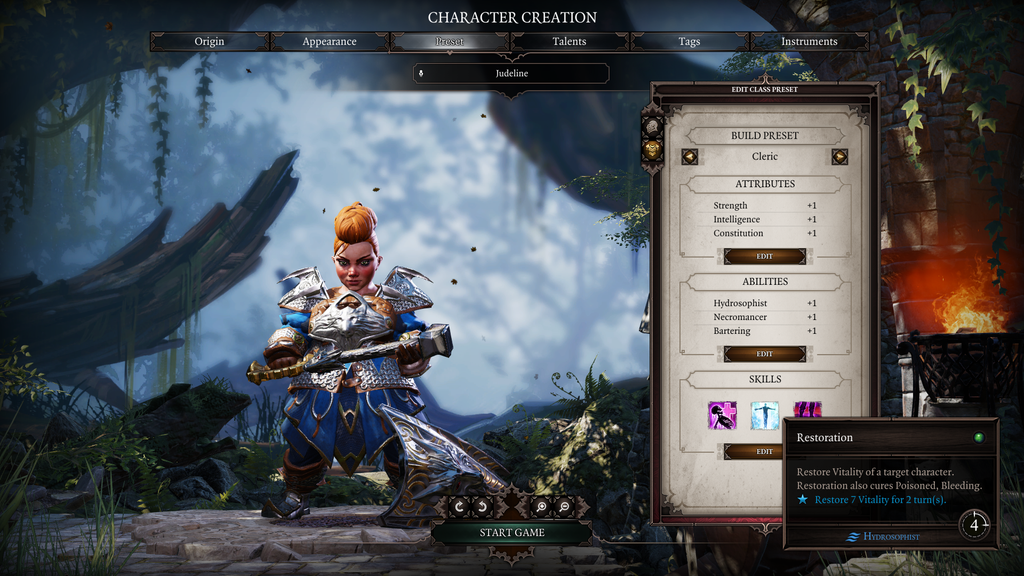Zoom out from the character

click(564, 507)
